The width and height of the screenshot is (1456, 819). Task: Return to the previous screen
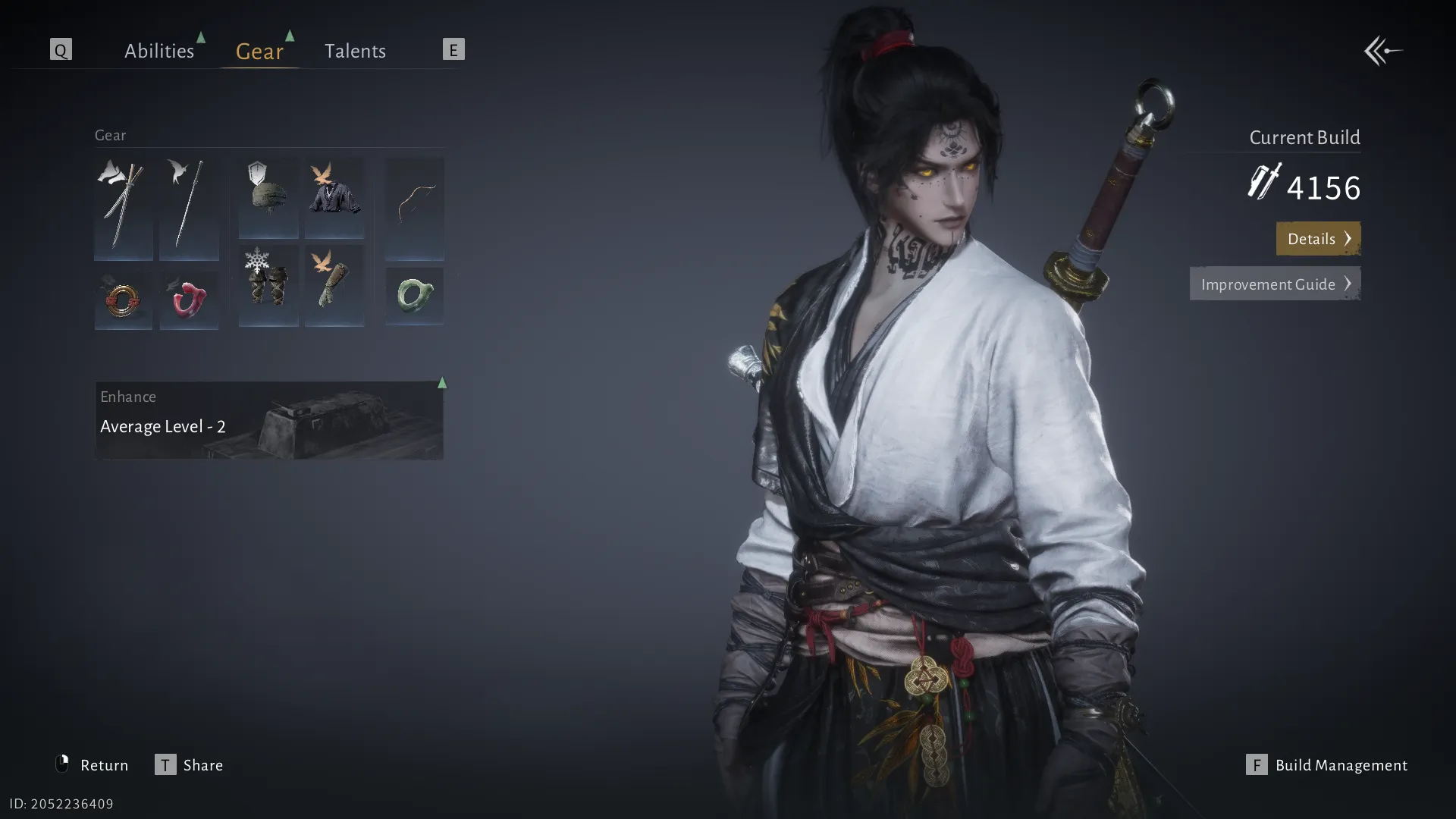[93, 764]
